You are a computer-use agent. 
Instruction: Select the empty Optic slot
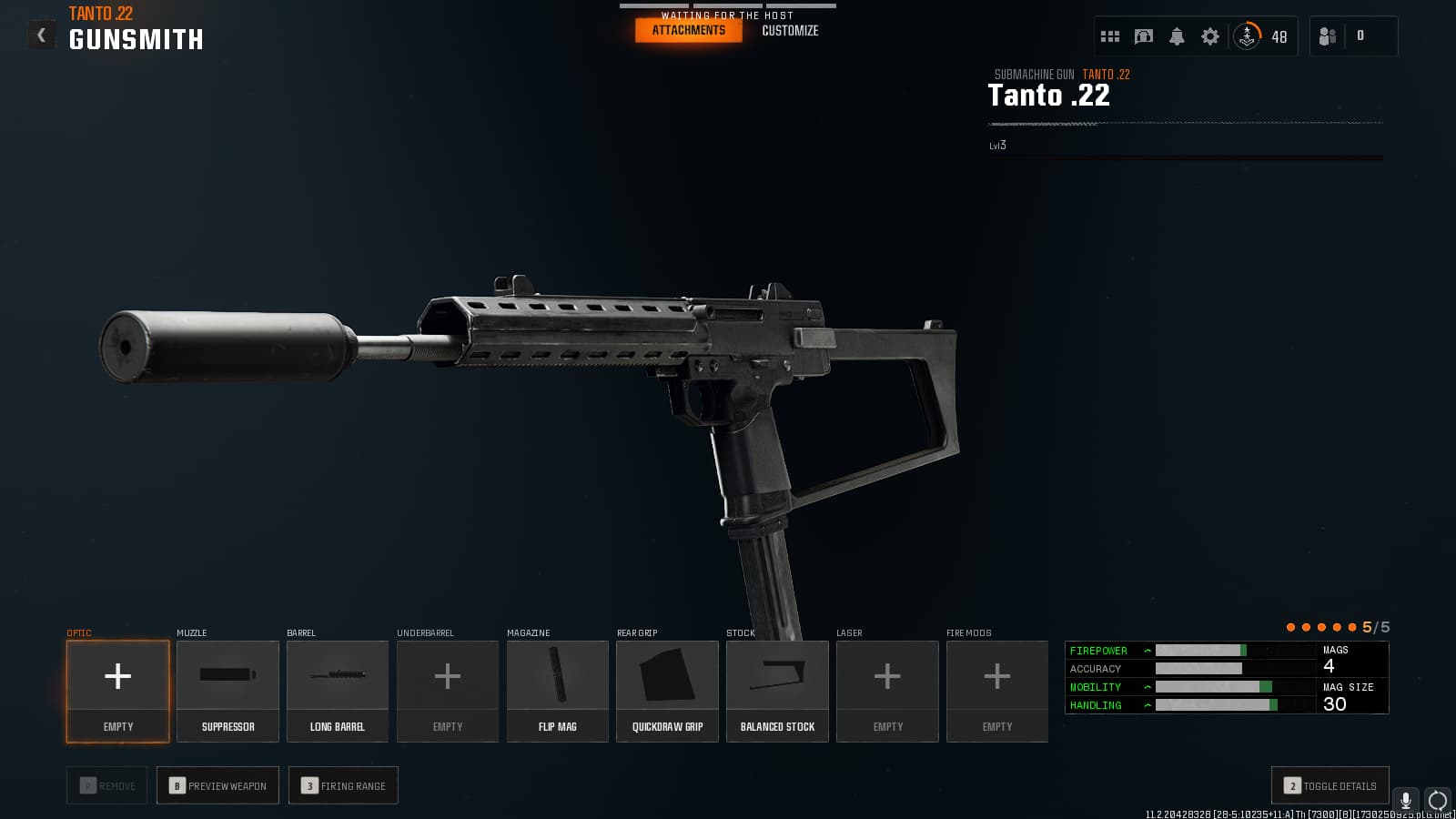118,691
